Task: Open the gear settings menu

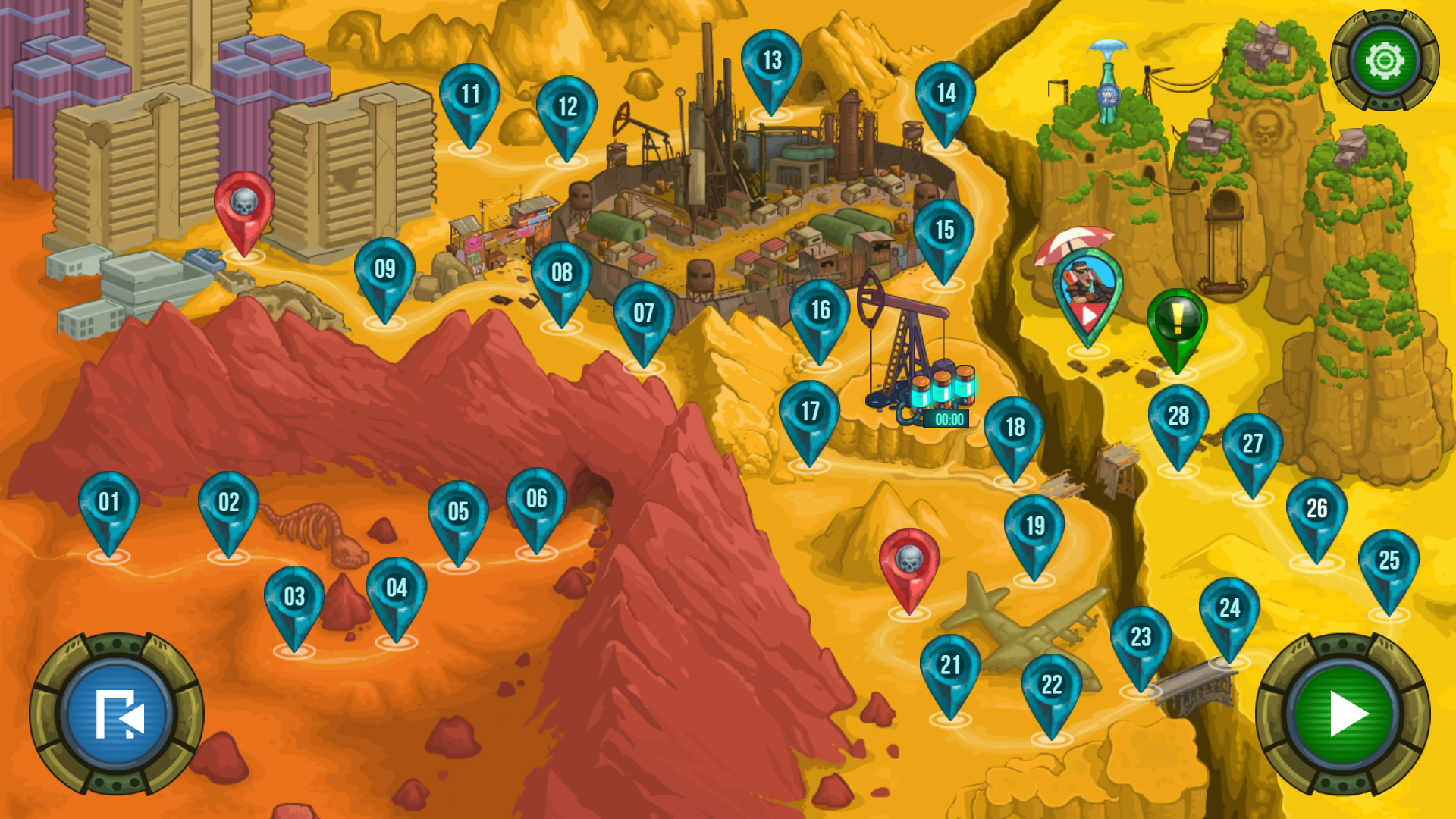Action: point(1385,61)
